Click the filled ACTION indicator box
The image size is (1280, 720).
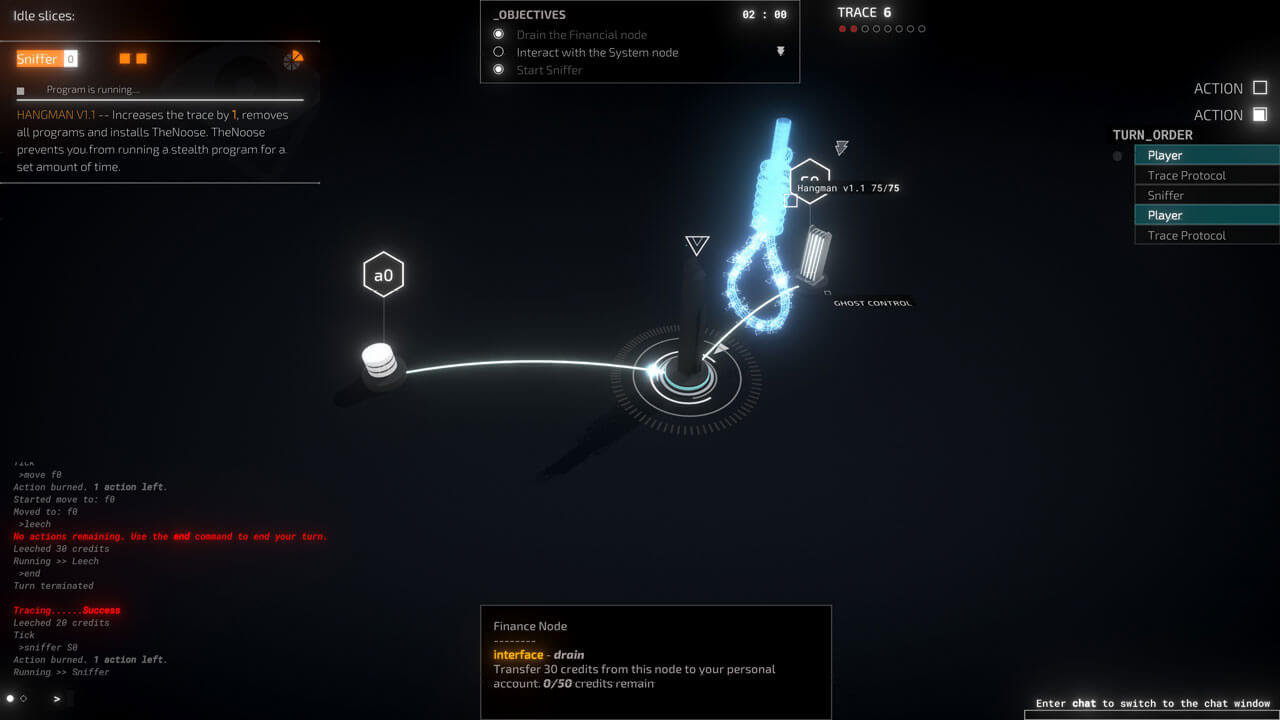tap(1260, 115)
